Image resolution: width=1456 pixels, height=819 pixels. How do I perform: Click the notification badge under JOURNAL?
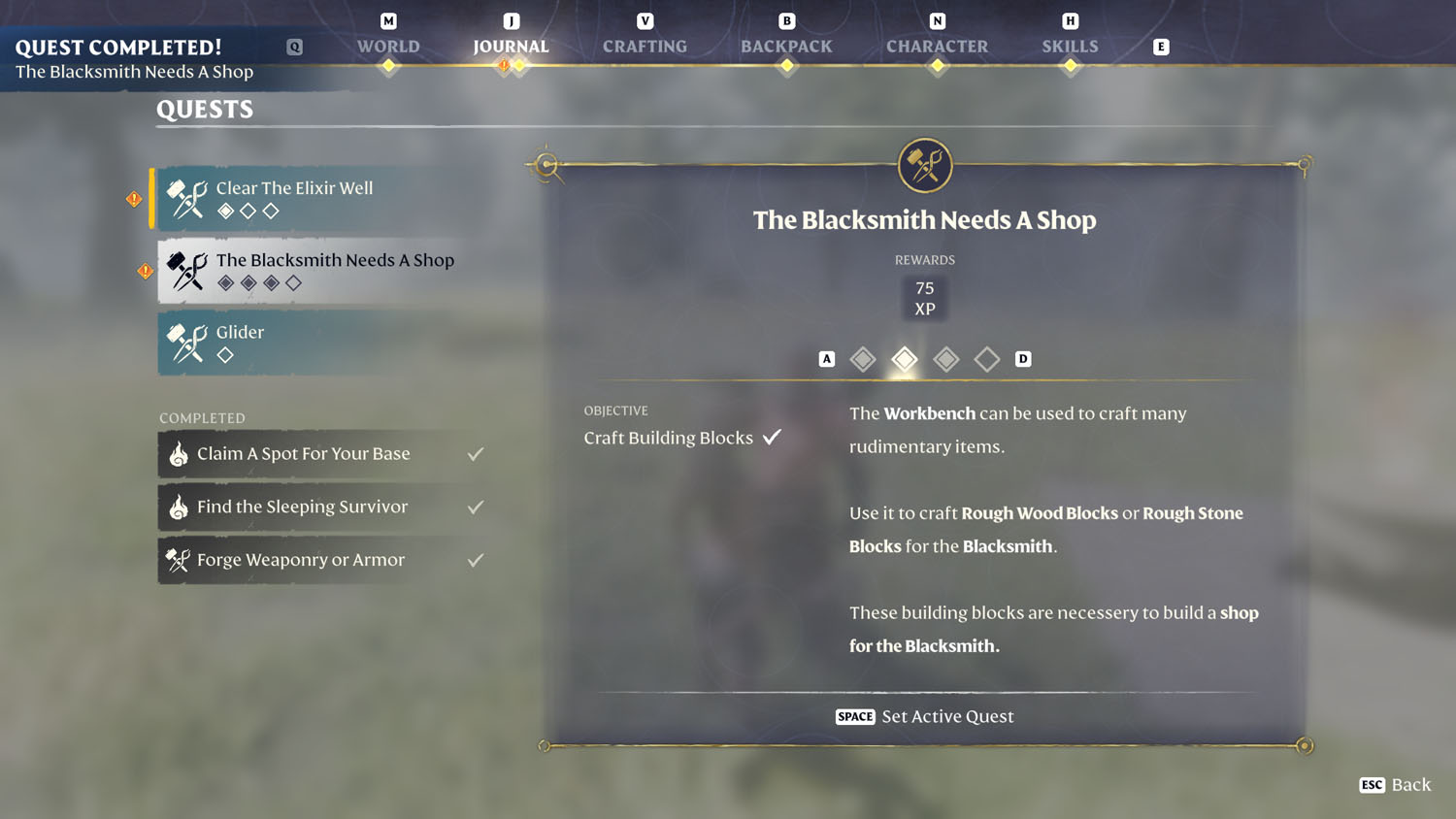pyautogui.click(x=504, y=66)
